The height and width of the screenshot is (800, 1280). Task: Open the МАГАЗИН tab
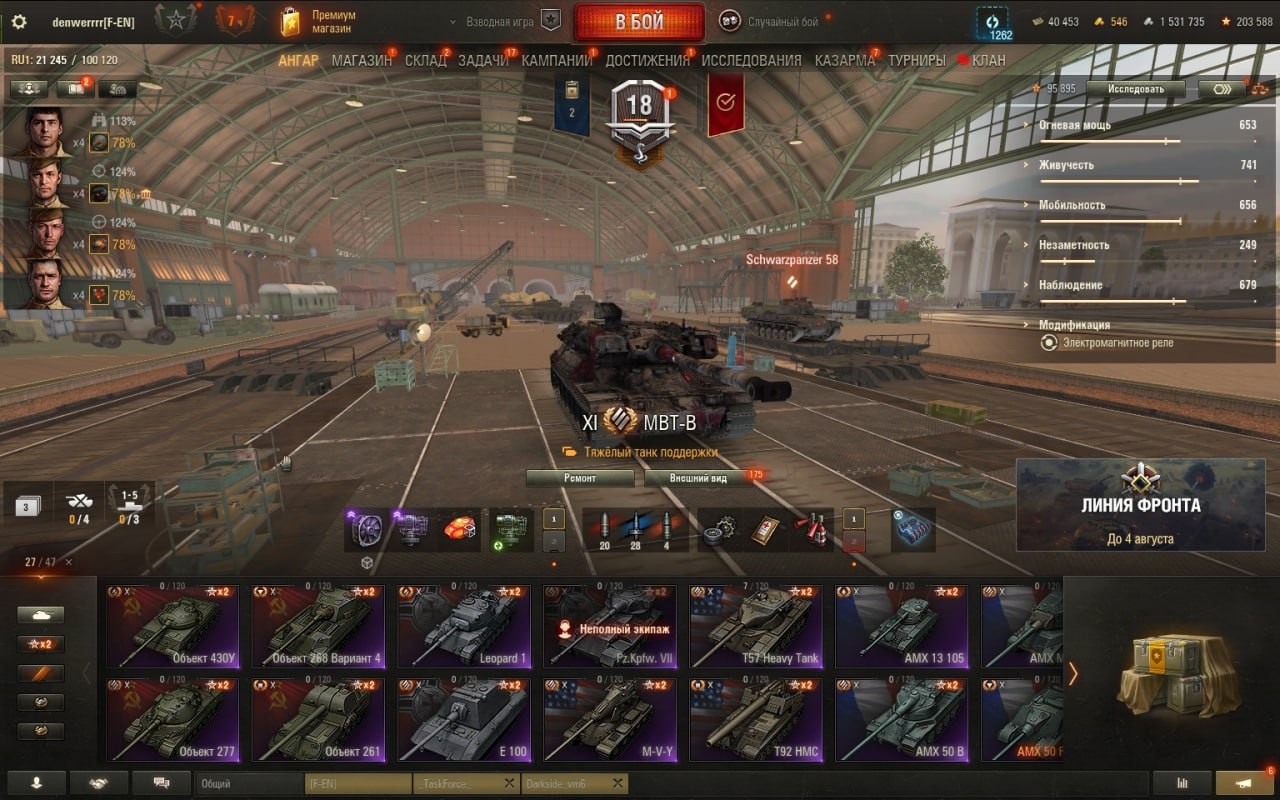pos(361,60)
